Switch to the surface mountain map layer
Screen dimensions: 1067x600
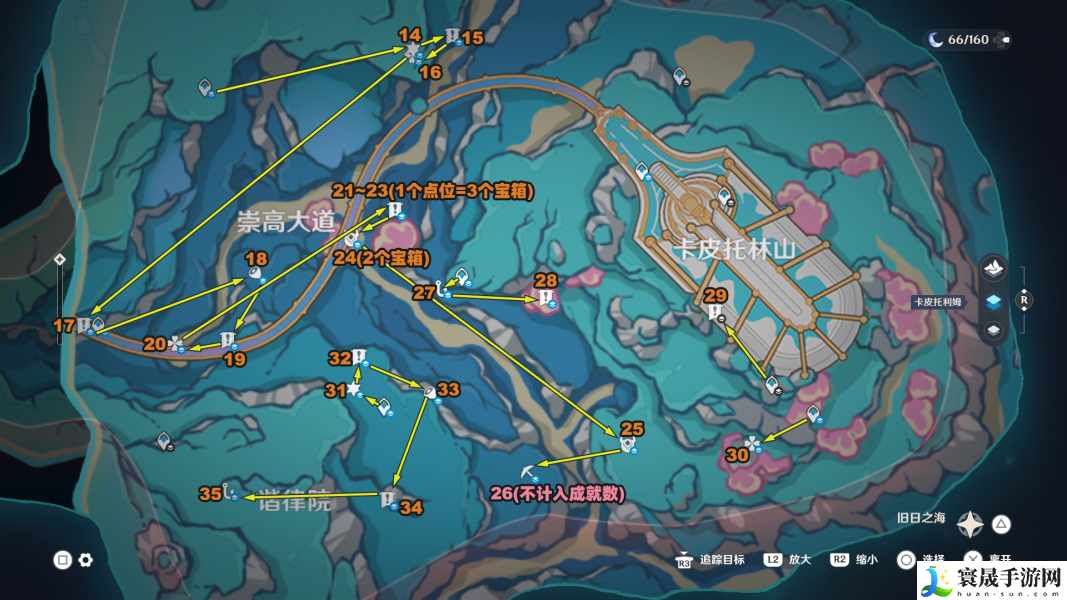click(x=993, y=268)
